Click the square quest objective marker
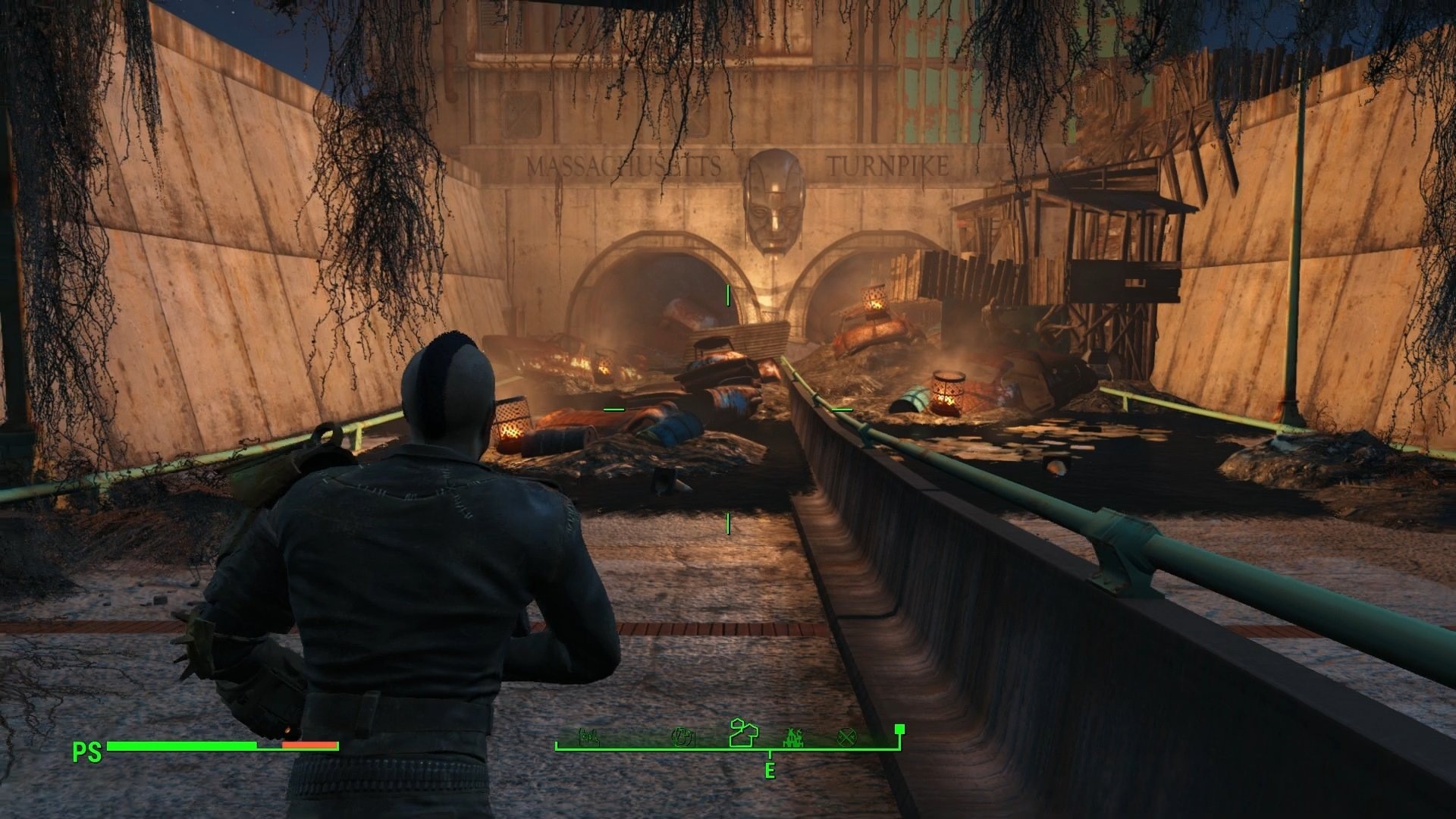 click(x=899, y=730)
